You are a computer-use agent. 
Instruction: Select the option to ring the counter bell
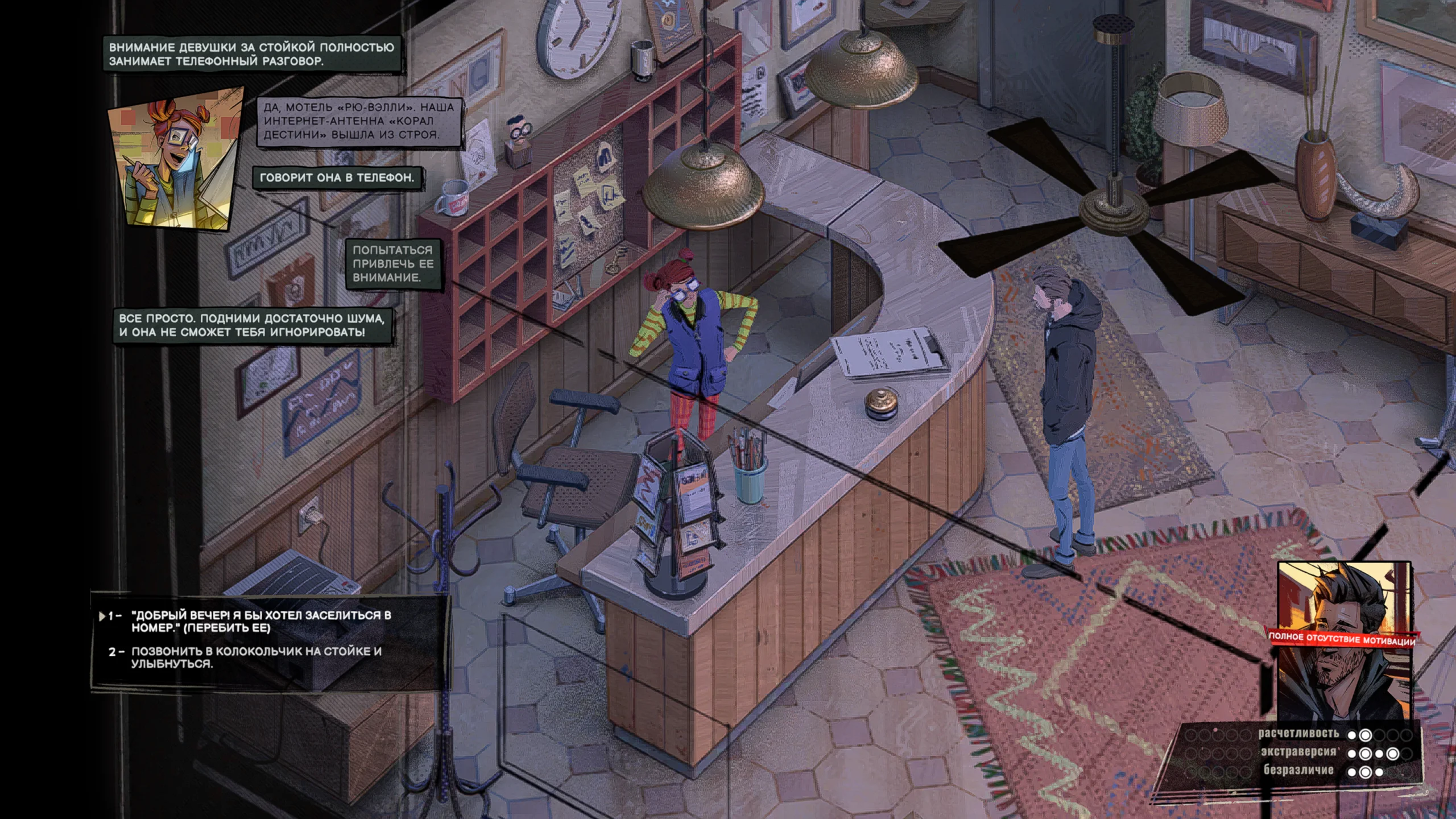[x=256, y=657]
